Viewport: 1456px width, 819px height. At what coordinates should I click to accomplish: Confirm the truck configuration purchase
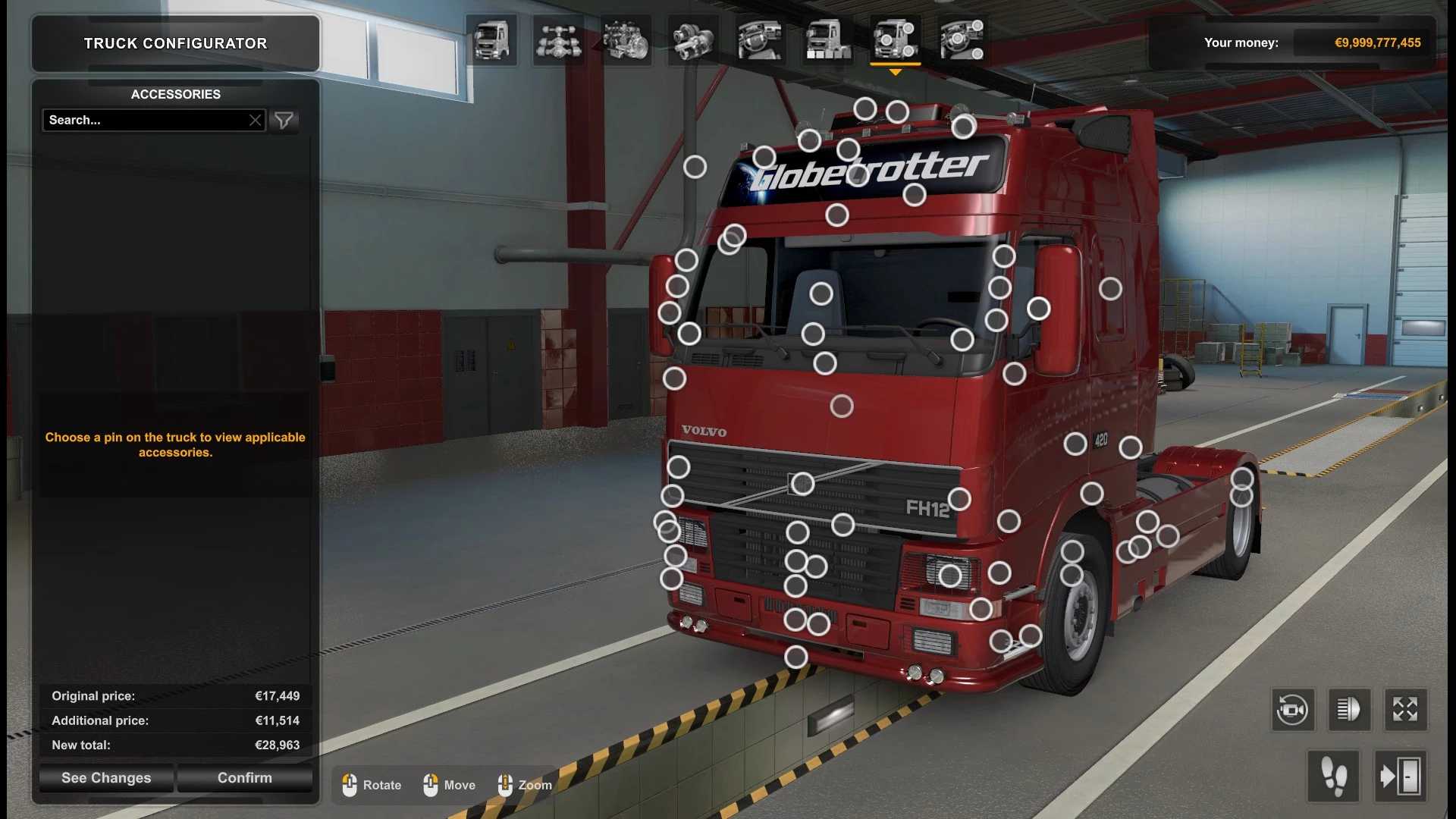click(244, 778)
